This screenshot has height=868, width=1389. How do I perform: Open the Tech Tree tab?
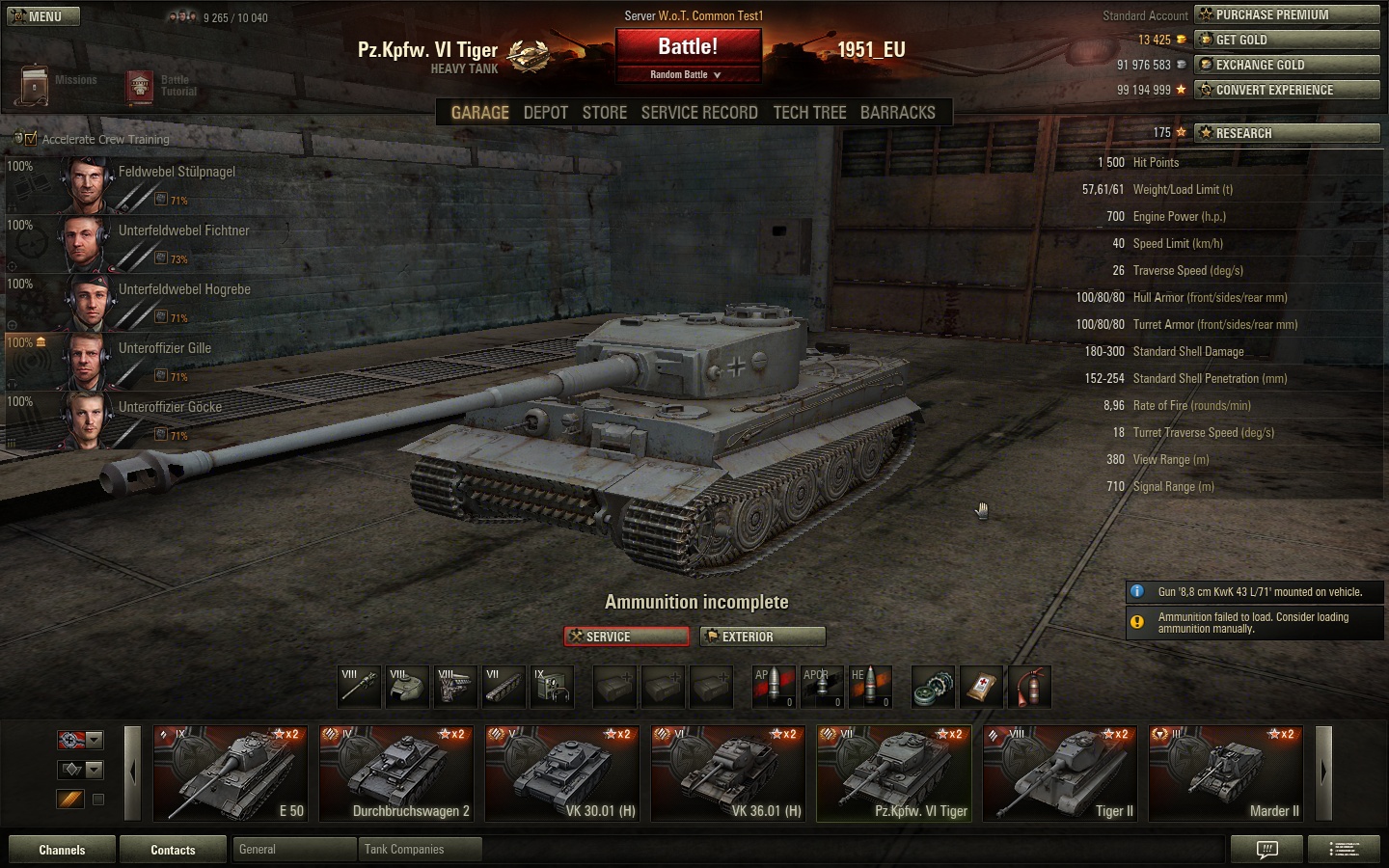click(809, 113)
